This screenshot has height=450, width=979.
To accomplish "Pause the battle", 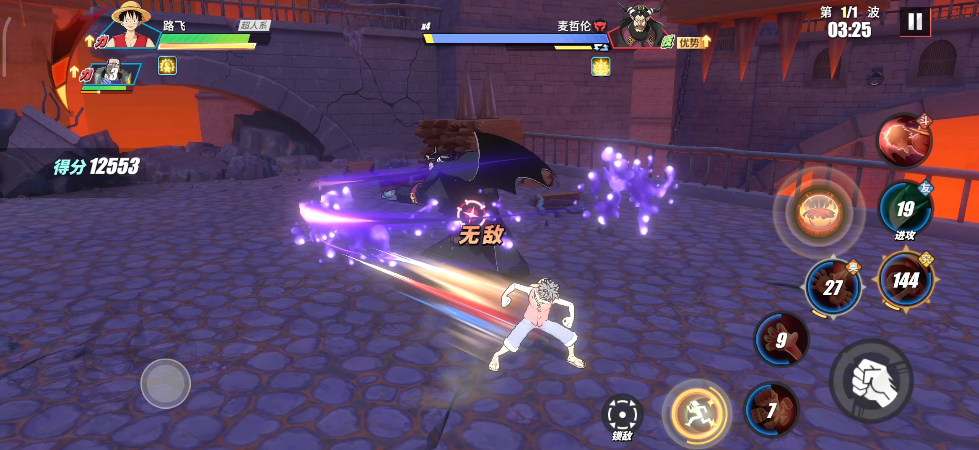I will pyautogui.click(x=914, y=21).
